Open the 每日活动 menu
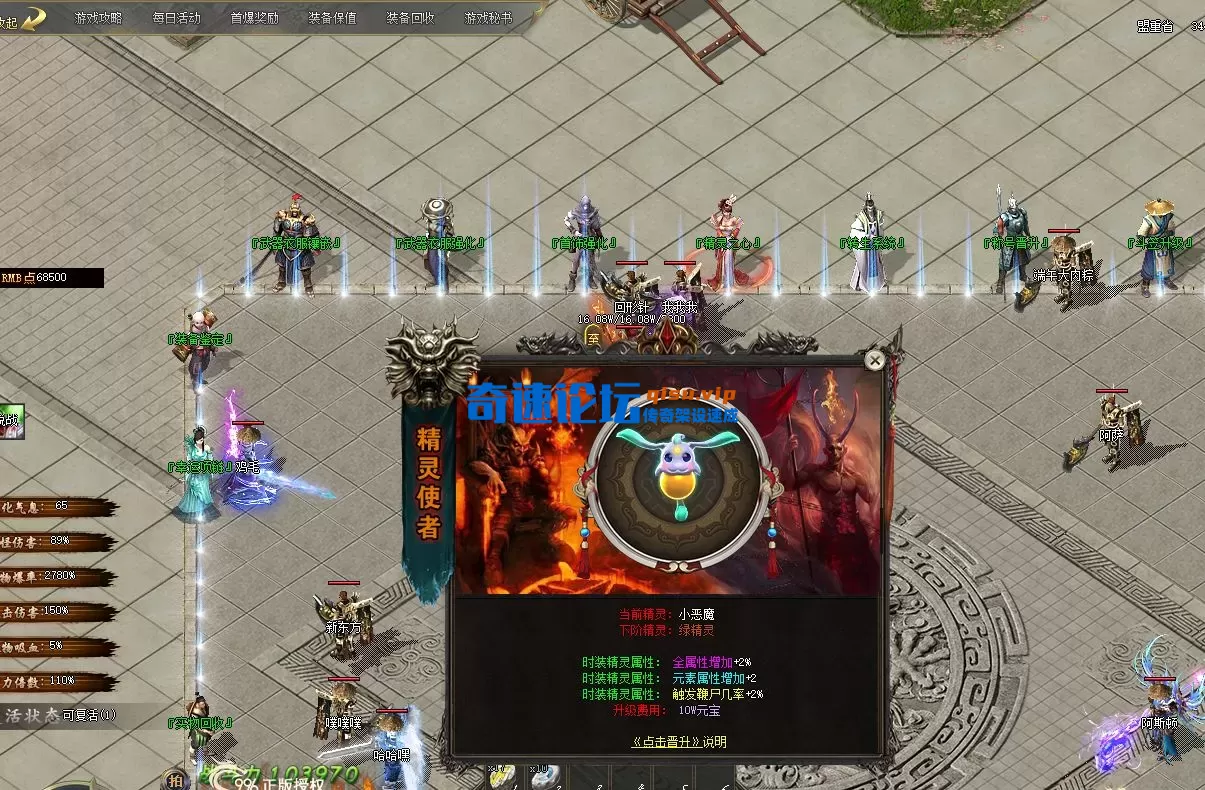The image size is (1205, 790). (176, 18)
